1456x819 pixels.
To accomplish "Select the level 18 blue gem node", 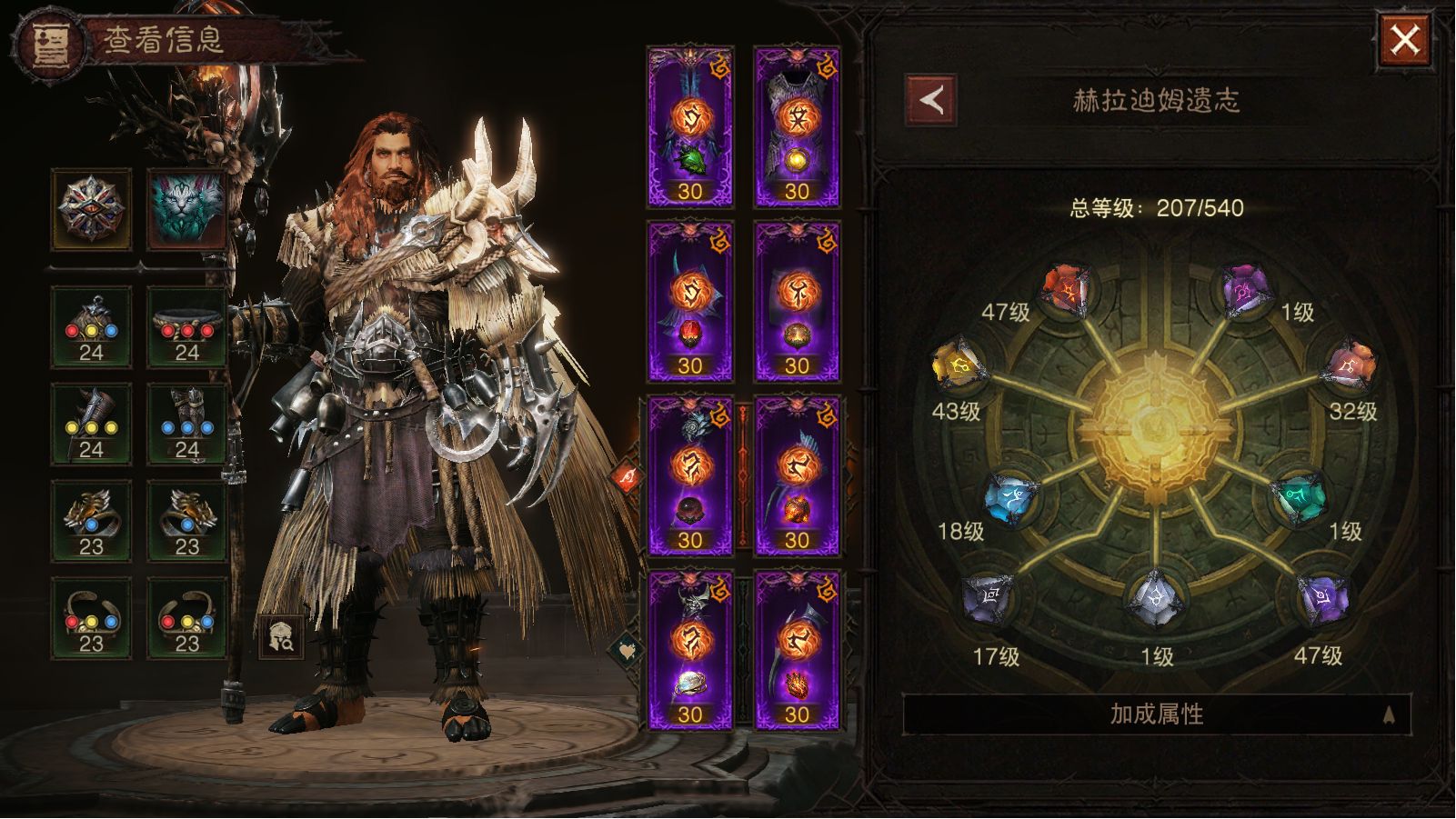I will pos(1012,497).
